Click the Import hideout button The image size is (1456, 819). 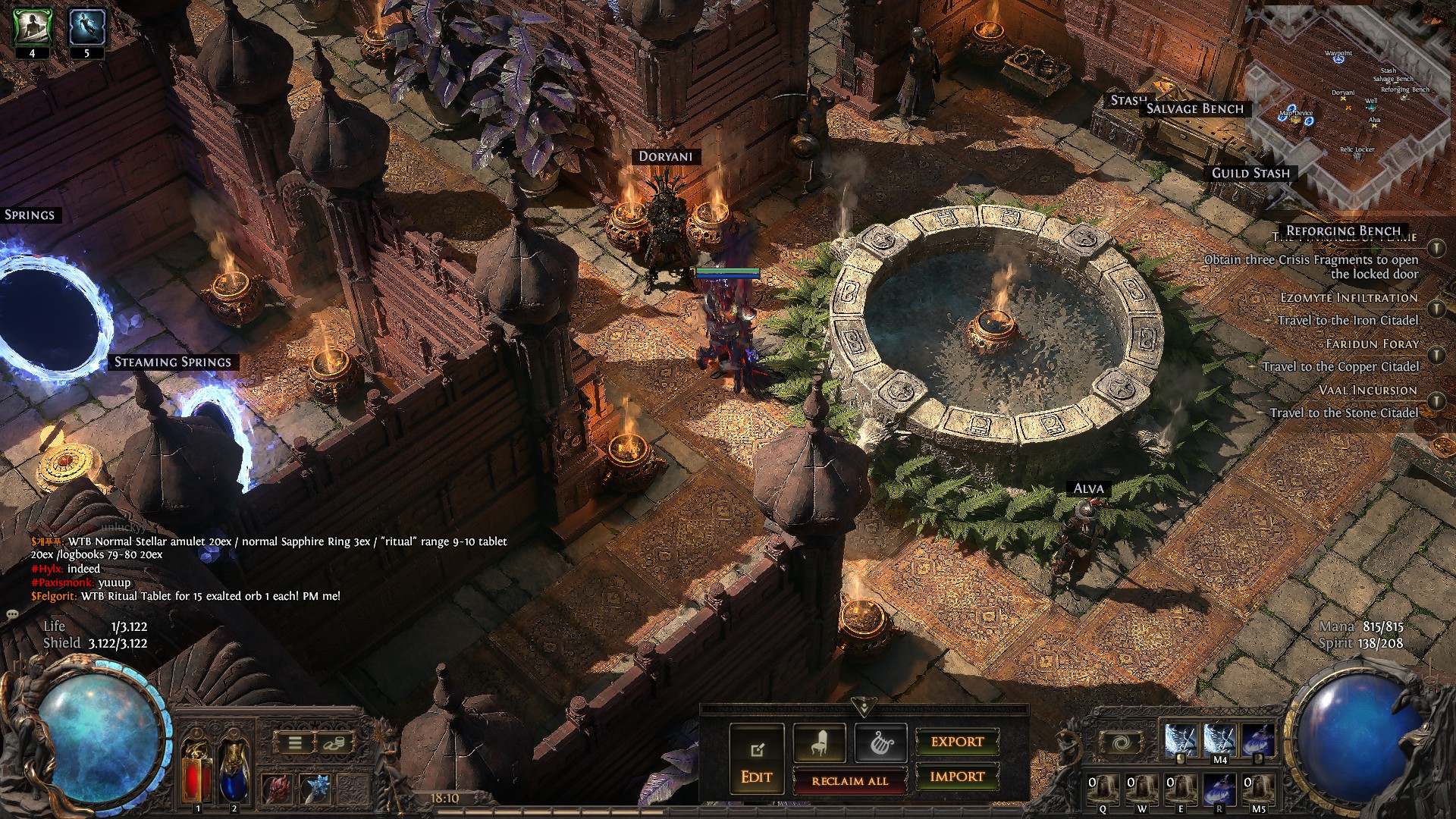[x=957, y=777]
